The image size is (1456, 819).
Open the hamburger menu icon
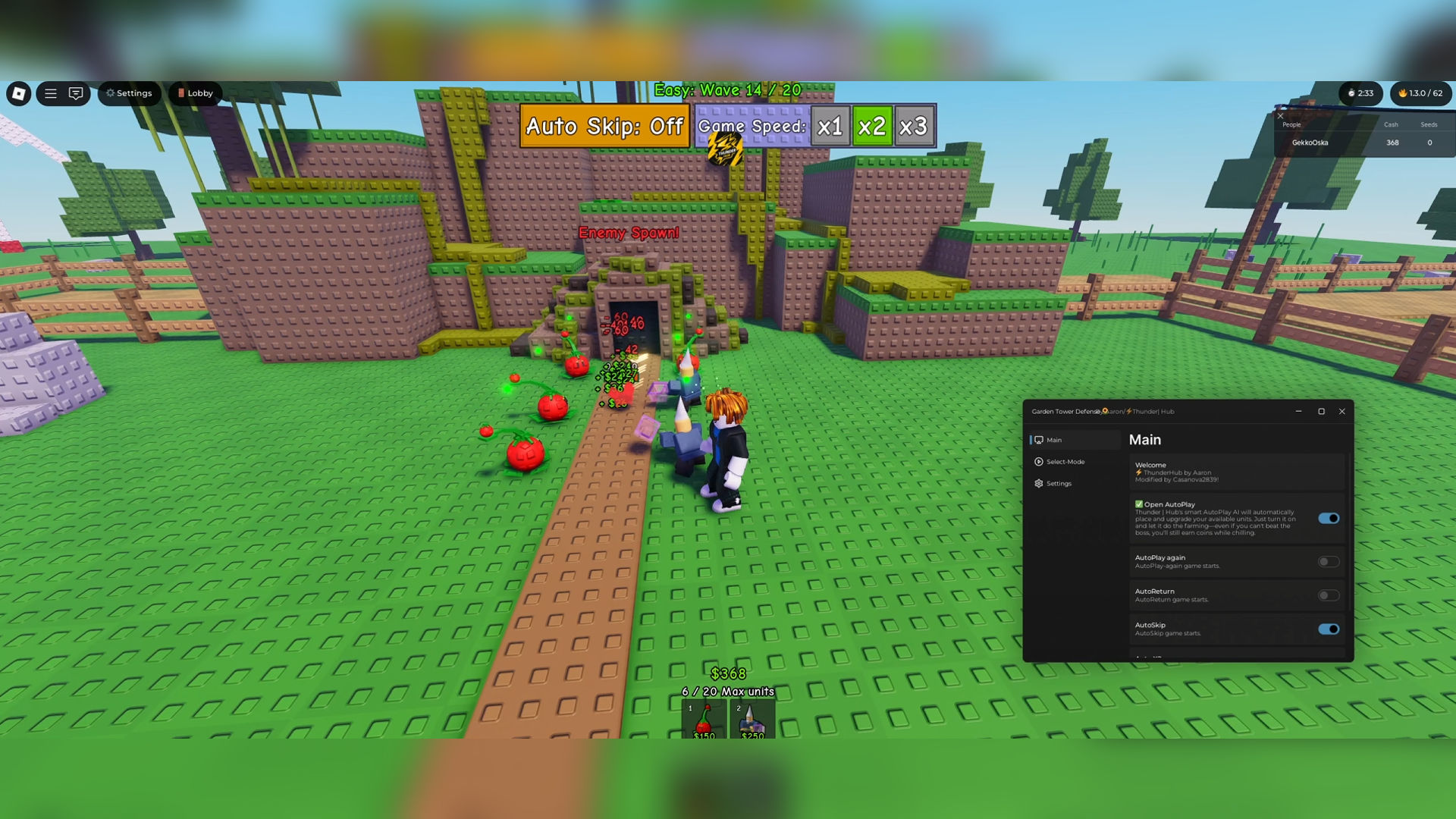coord(51,93)
